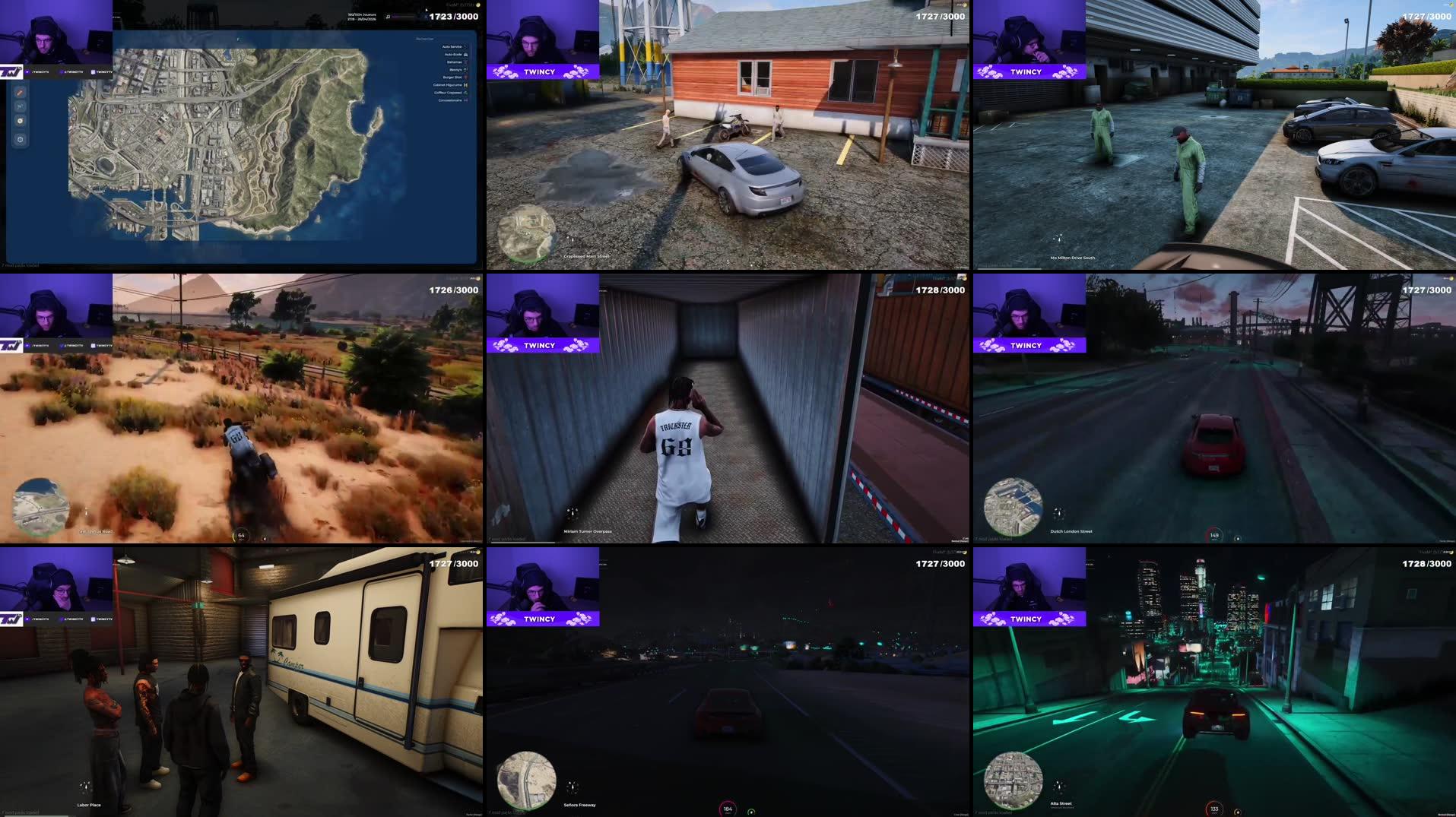
Task: Click the icon beside Cabinet Higurume
Action: tap(466, 85)
